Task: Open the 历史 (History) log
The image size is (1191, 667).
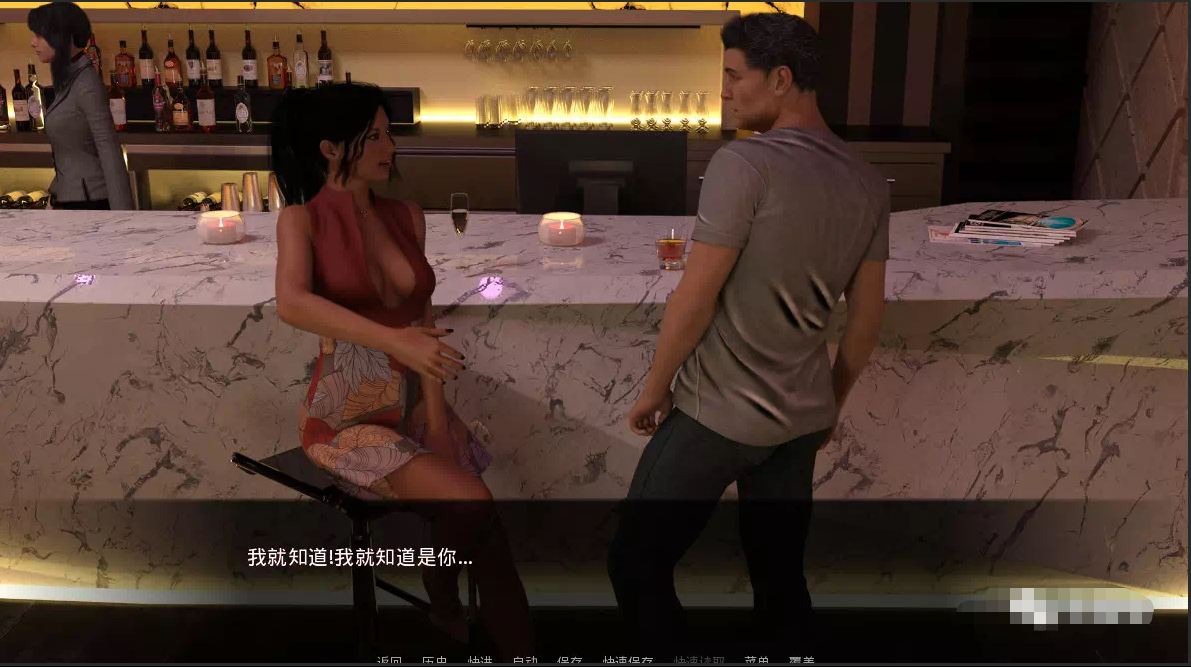Action: pyautogui.click(x=434, y=661)
